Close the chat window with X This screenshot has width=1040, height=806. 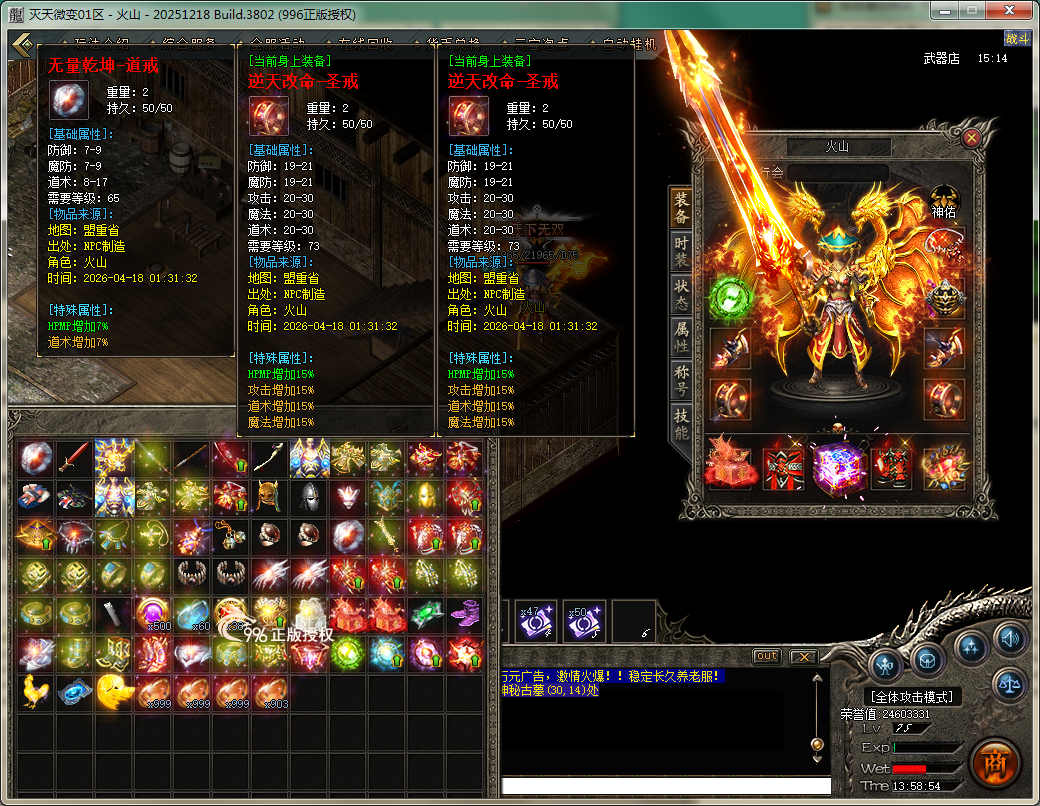[802, 656]
